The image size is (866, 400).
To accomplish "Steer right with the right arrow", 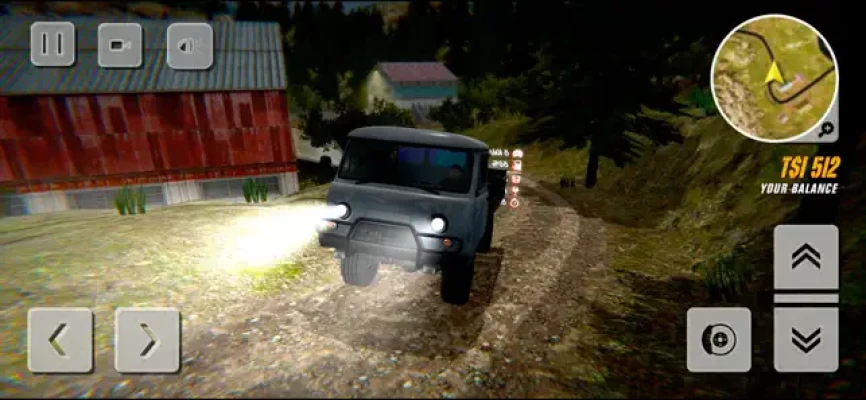I will point(147,340).
